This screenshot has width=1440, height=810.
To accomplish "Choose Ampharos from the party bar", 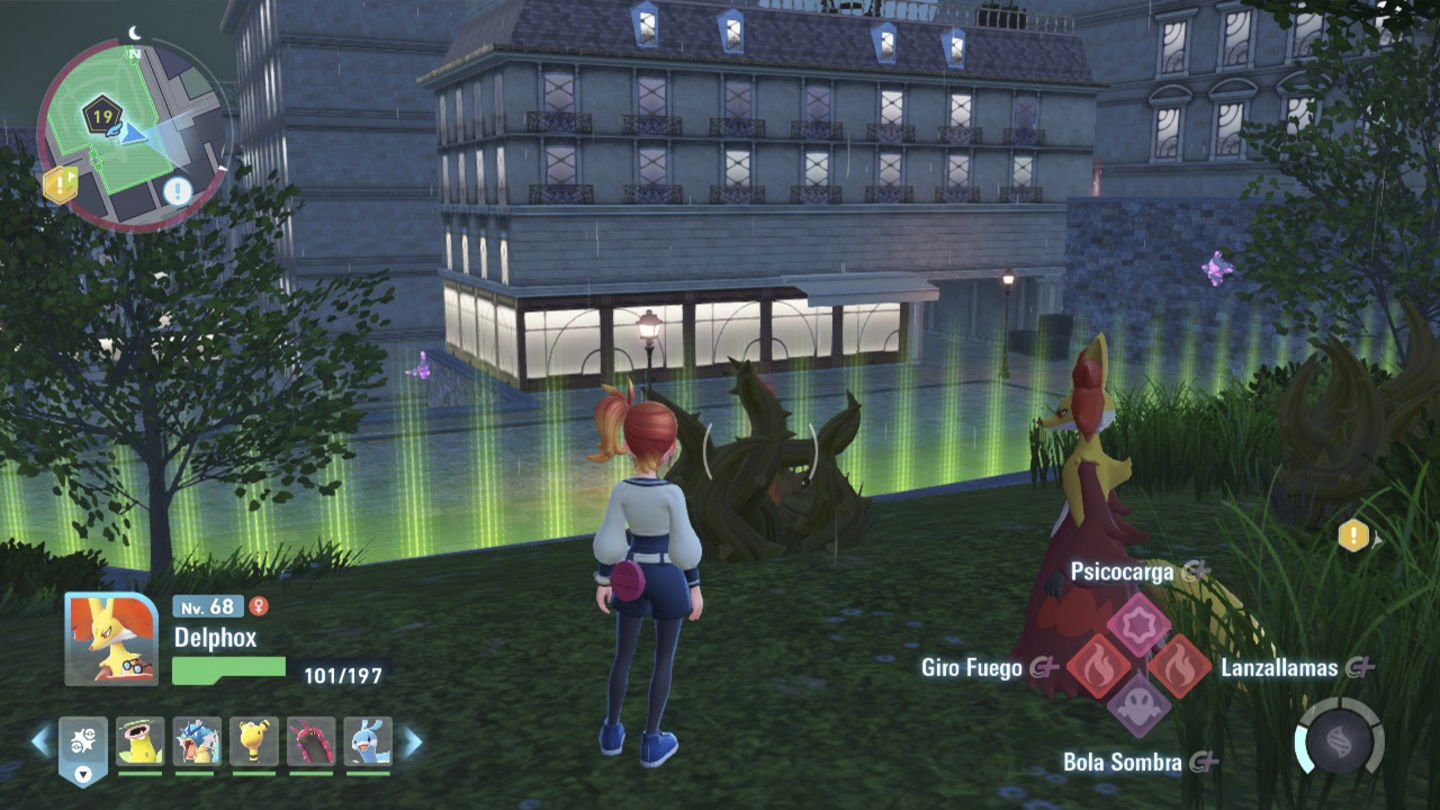I will (254, 742).
